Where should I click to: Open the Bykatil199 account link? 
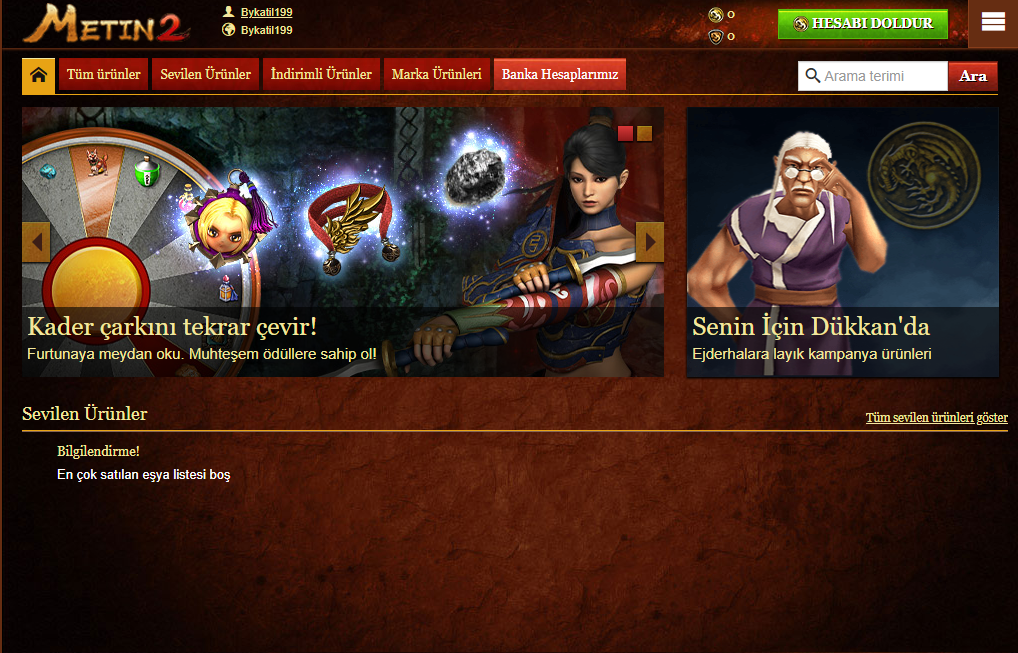(x=266, y=12)
